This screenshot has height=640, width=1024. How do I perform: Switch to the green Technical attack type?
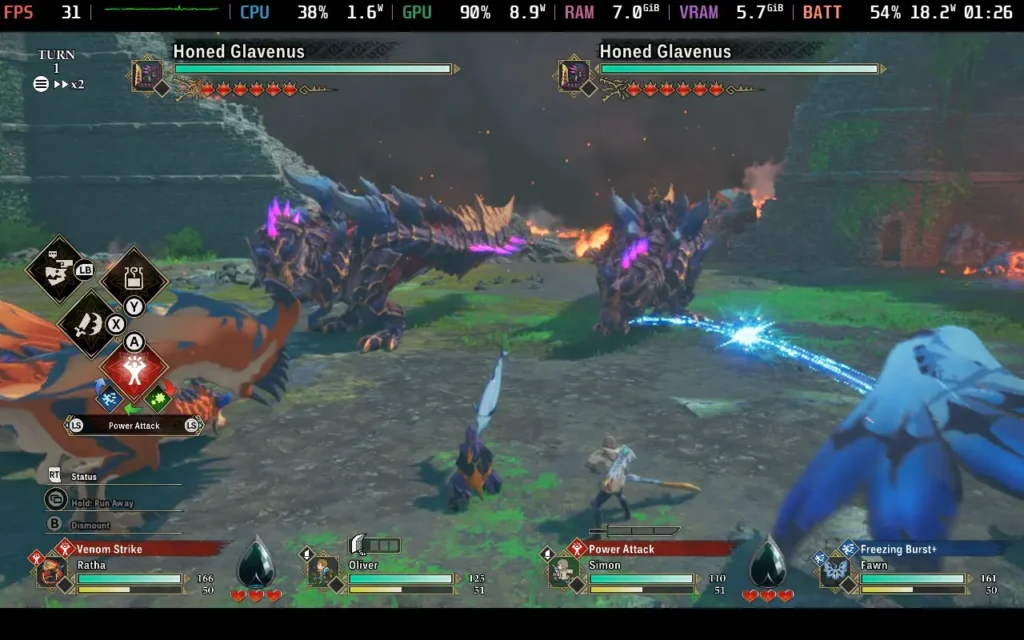[157, 398]
